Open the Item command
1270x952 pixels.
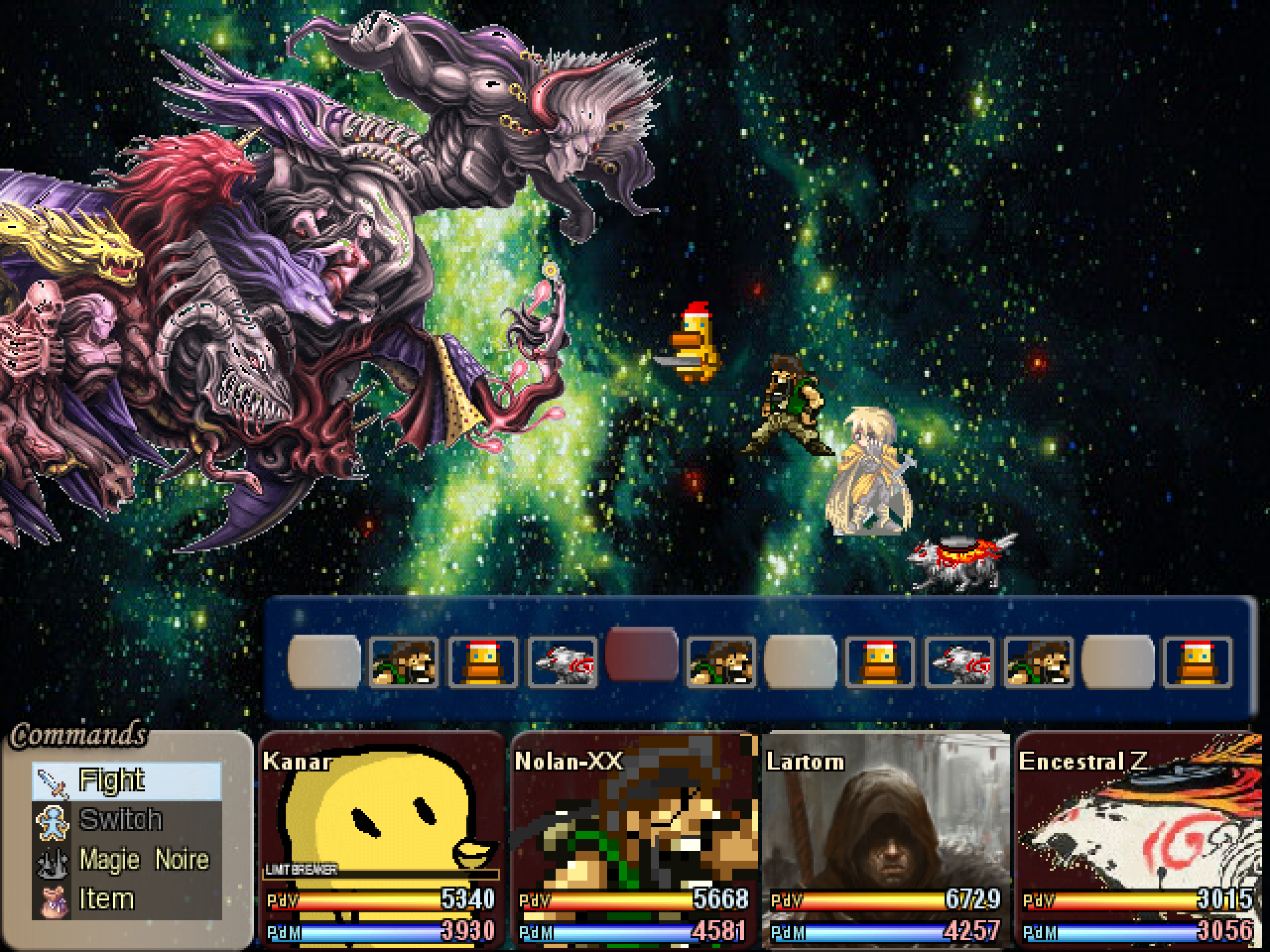(127, 900)
